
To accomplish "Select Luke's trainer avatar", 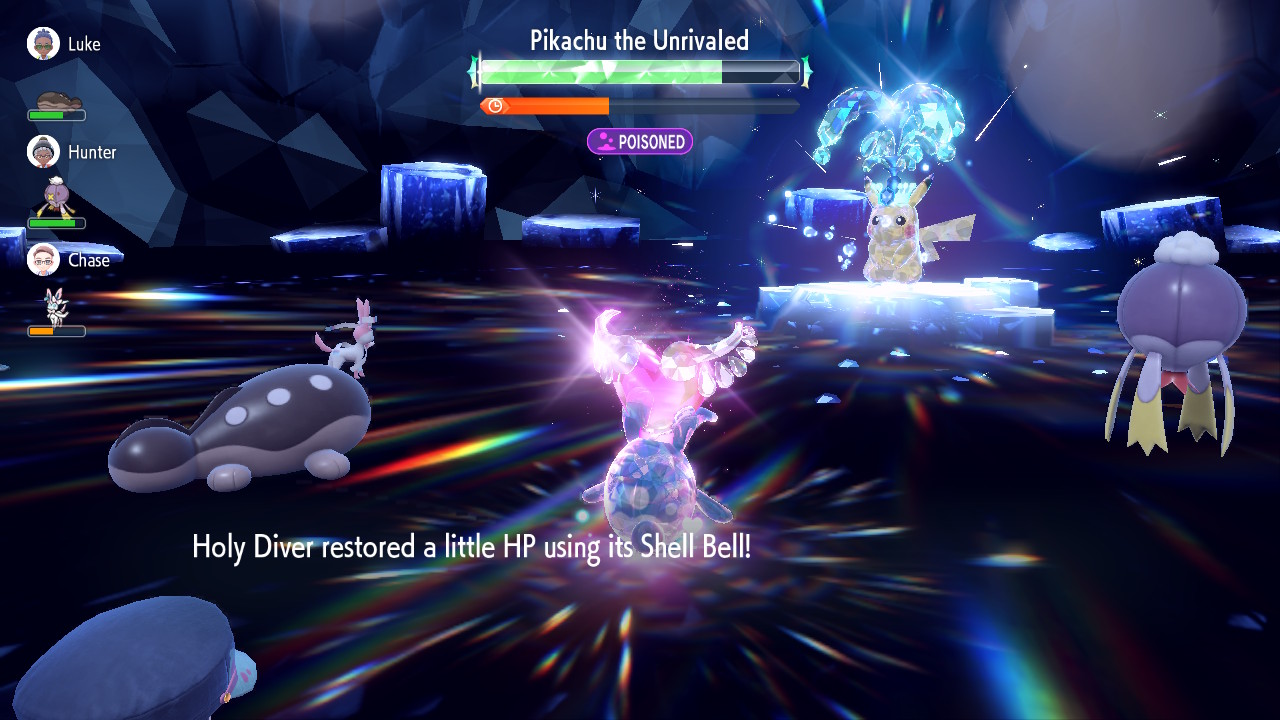I will coord(43,44).
